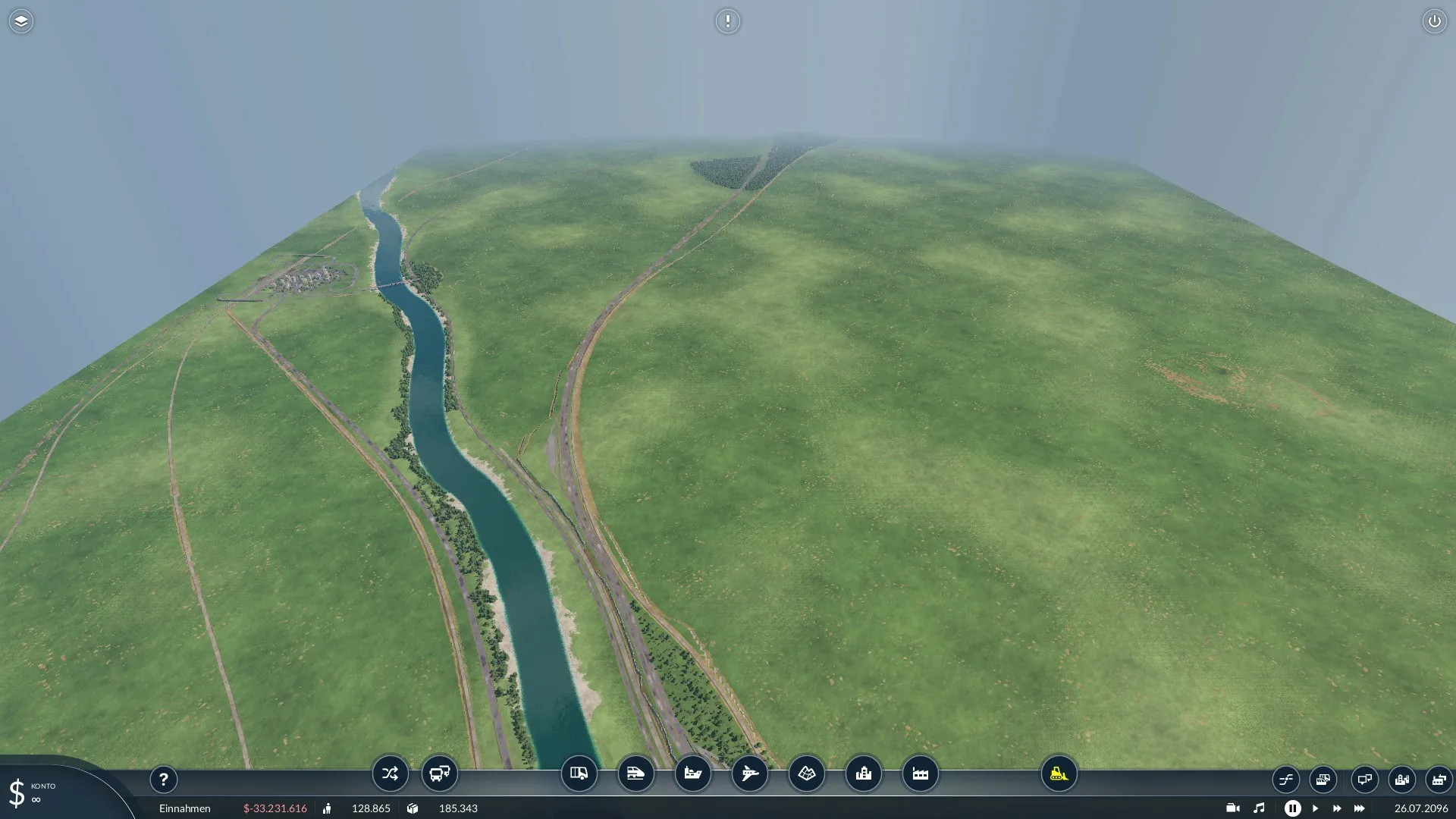1456x819 pixels.
Task: Click the exclamation mark notification icon
Action: pyautogui.click(x=727, y=21)
